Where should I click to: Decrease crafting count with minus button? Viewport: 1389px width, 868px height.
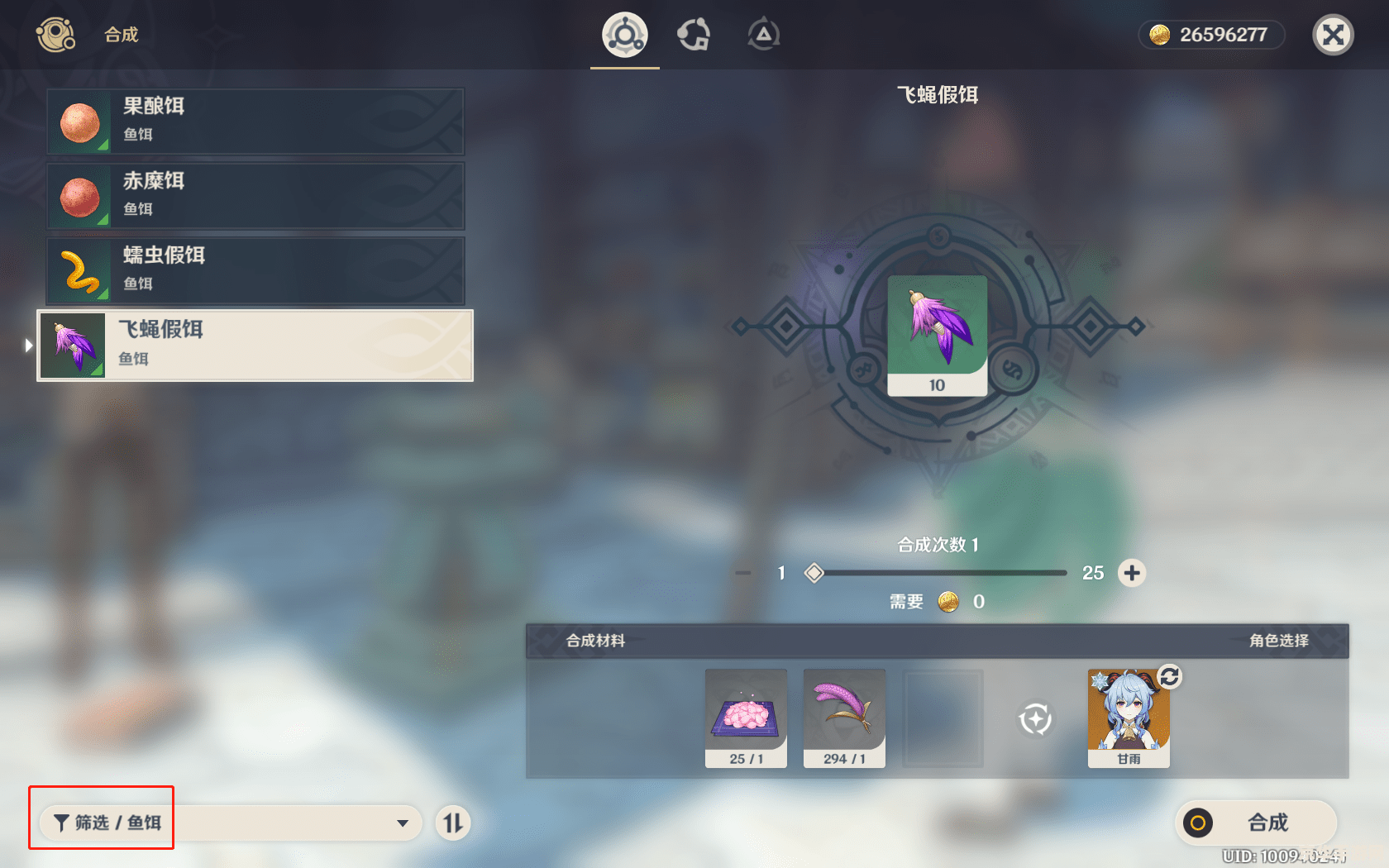pos(743,573)
